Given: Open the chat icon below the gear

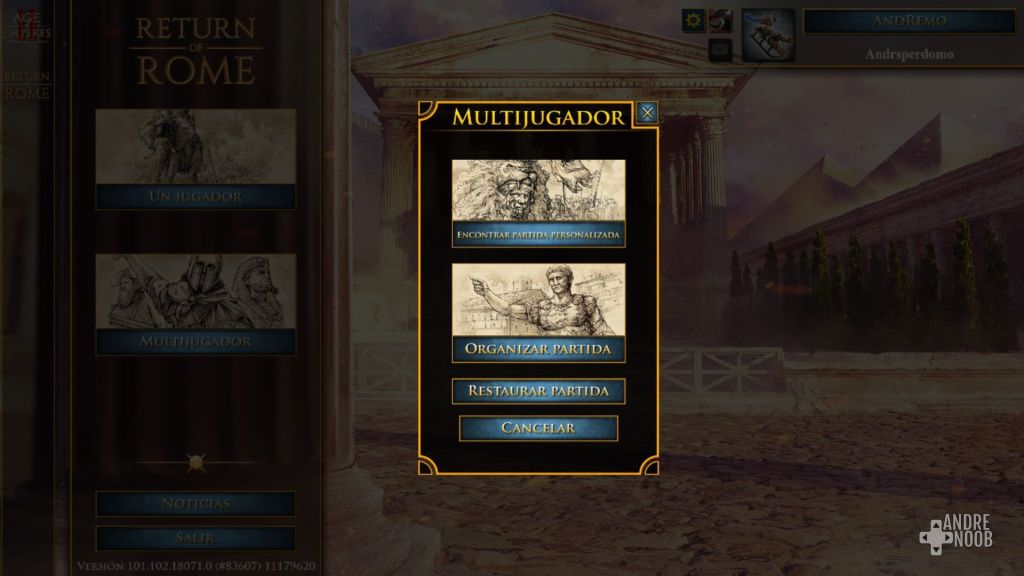Looking at the screenshot, I should click(720, 49).
